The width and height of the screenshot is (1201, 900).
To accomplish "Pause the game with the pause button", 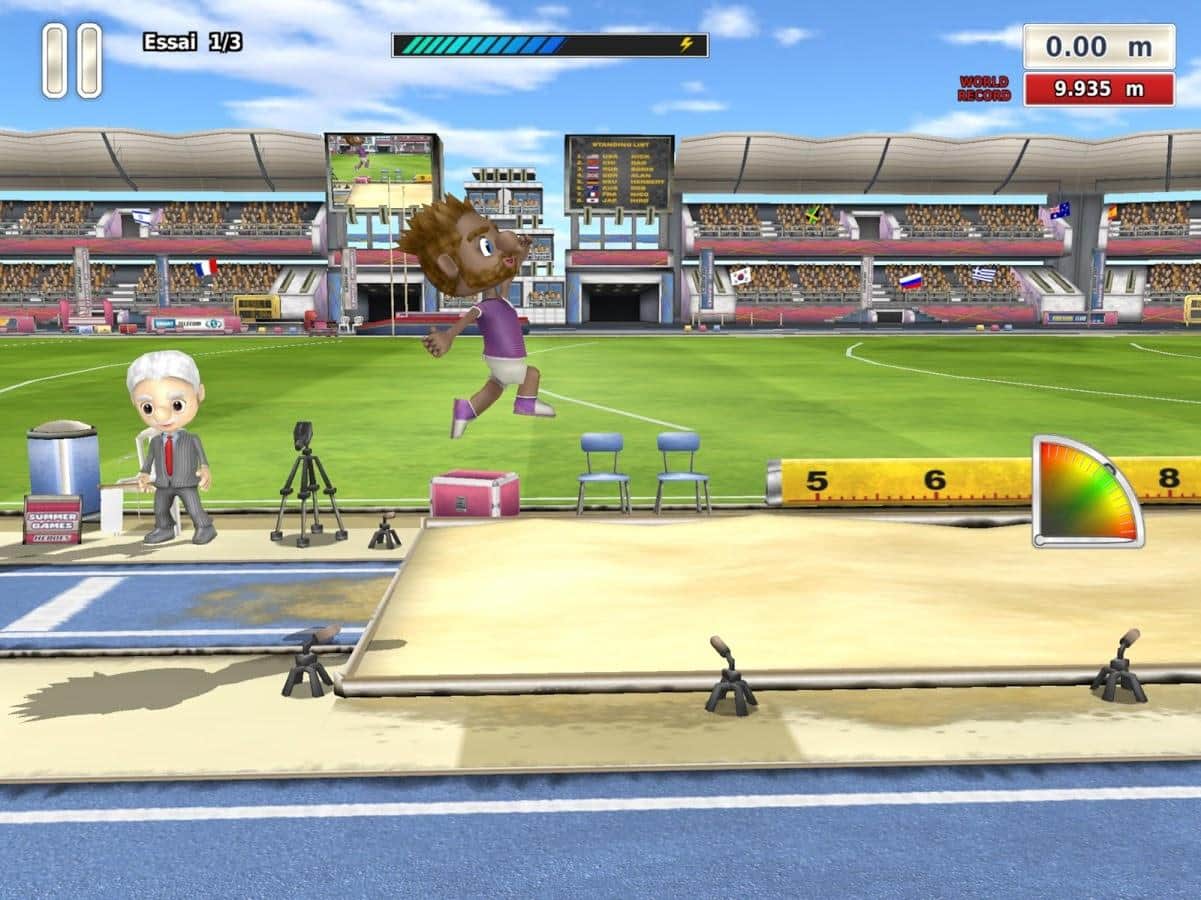I will [72, 60].
